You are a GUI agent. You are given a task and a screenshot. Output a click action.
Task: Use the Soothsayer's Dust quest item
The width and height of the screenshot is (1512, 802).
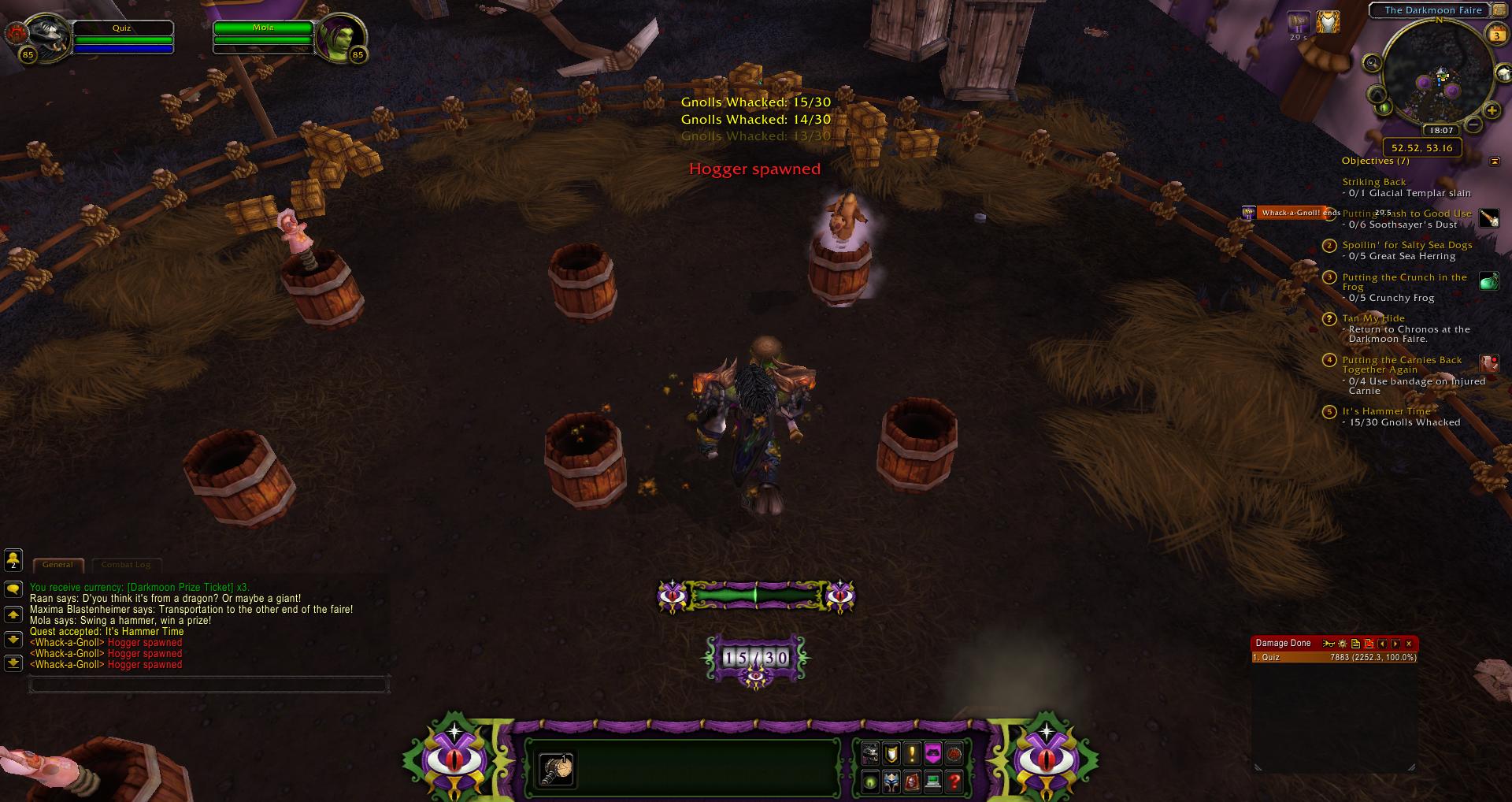tap(1488, 218)
